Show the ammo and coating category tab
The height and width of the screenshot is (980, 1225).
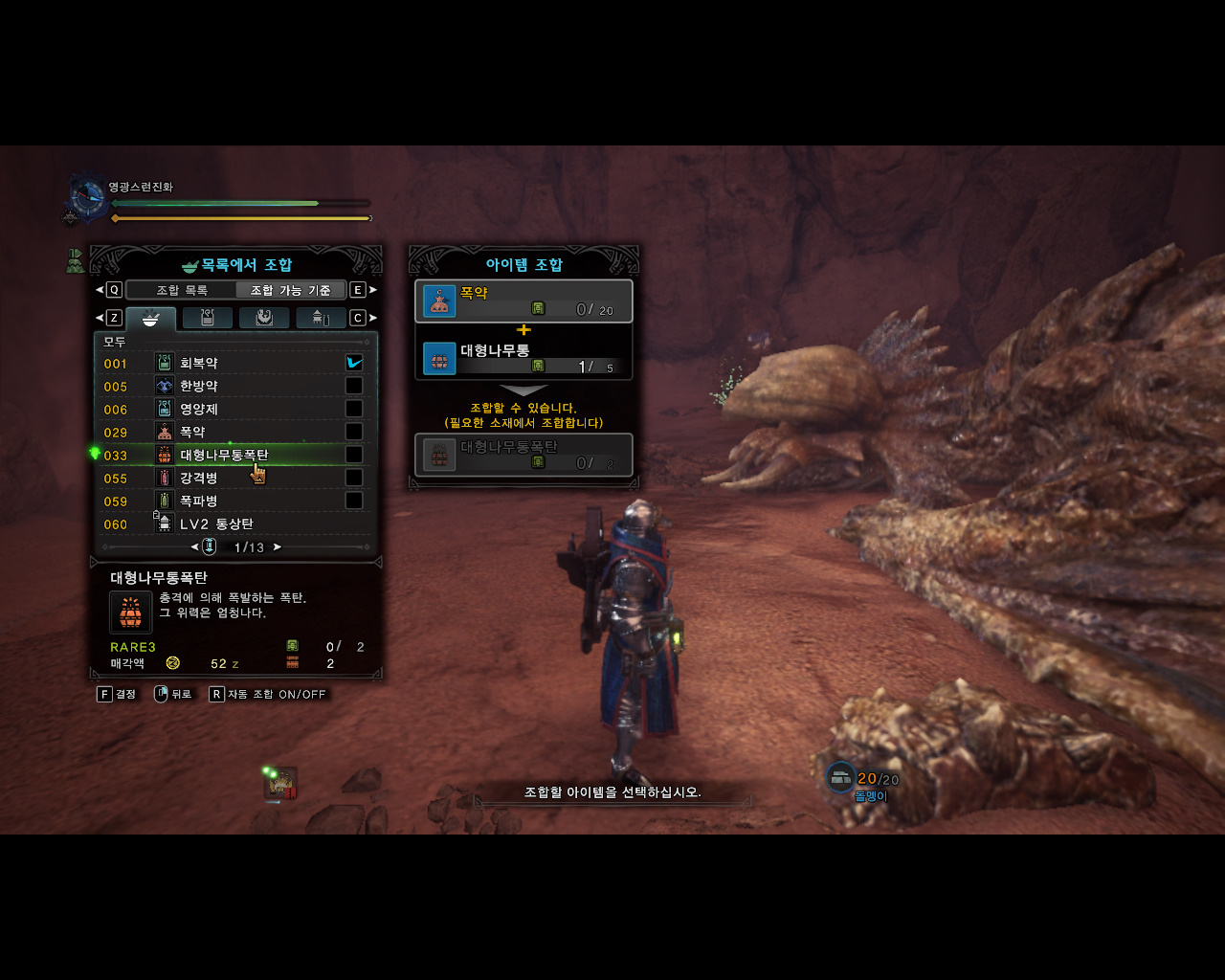click(321, 318)
